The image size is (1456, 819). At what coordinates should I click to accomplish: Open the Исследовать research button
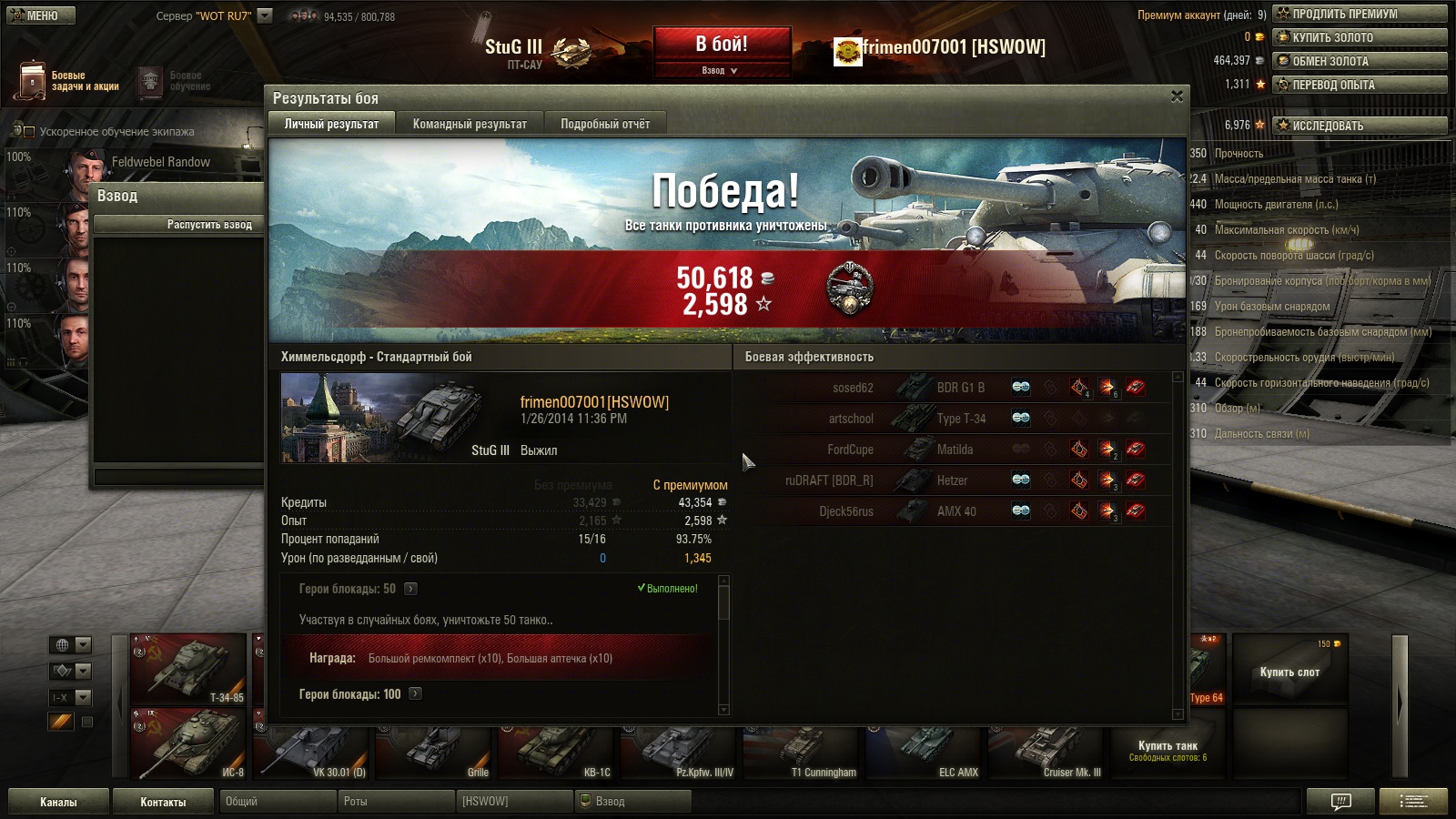[x=1360, y=126]
